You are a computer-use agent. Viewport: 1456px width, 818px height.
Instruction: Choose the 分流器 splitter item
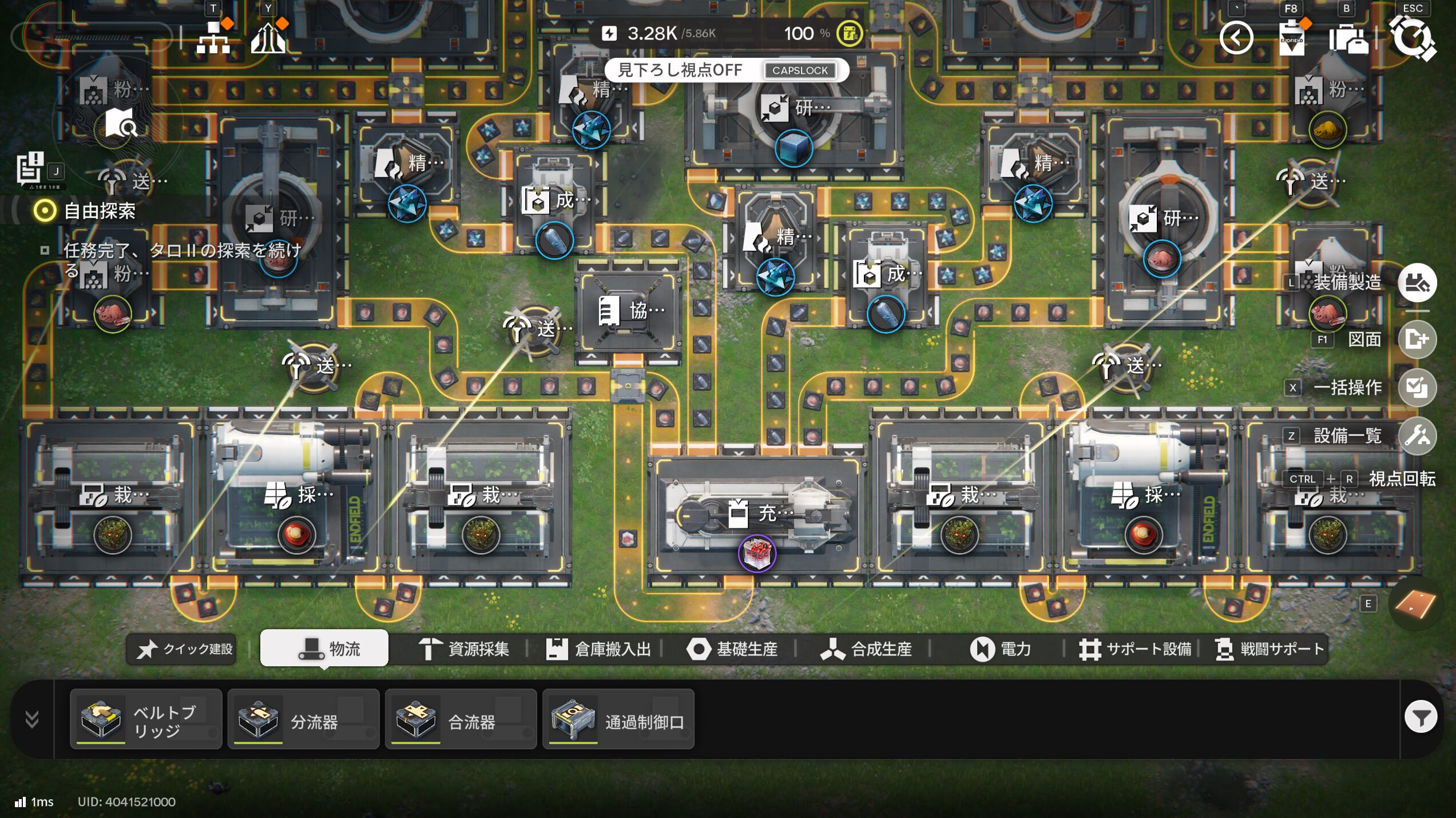tap(303, 720)
